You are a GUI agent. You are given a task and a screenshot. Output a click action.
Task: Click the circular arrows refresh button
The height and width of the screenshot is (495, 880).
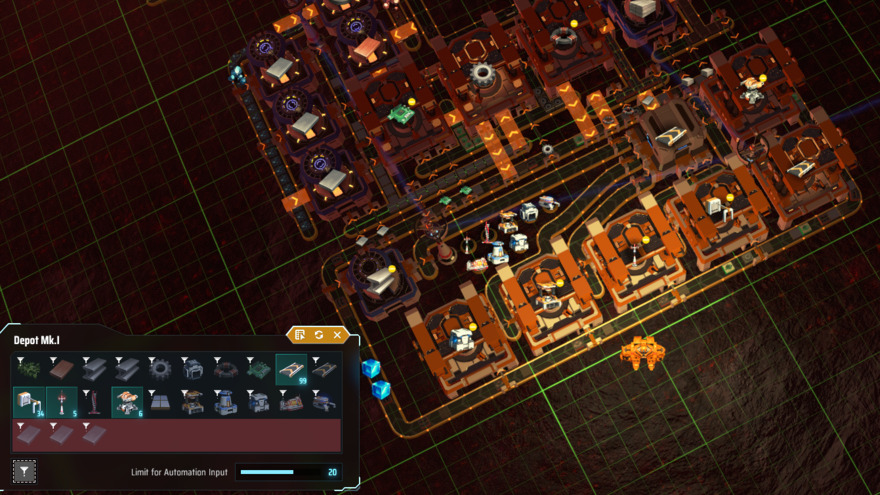pyautogui.click(x=319, y=335)
